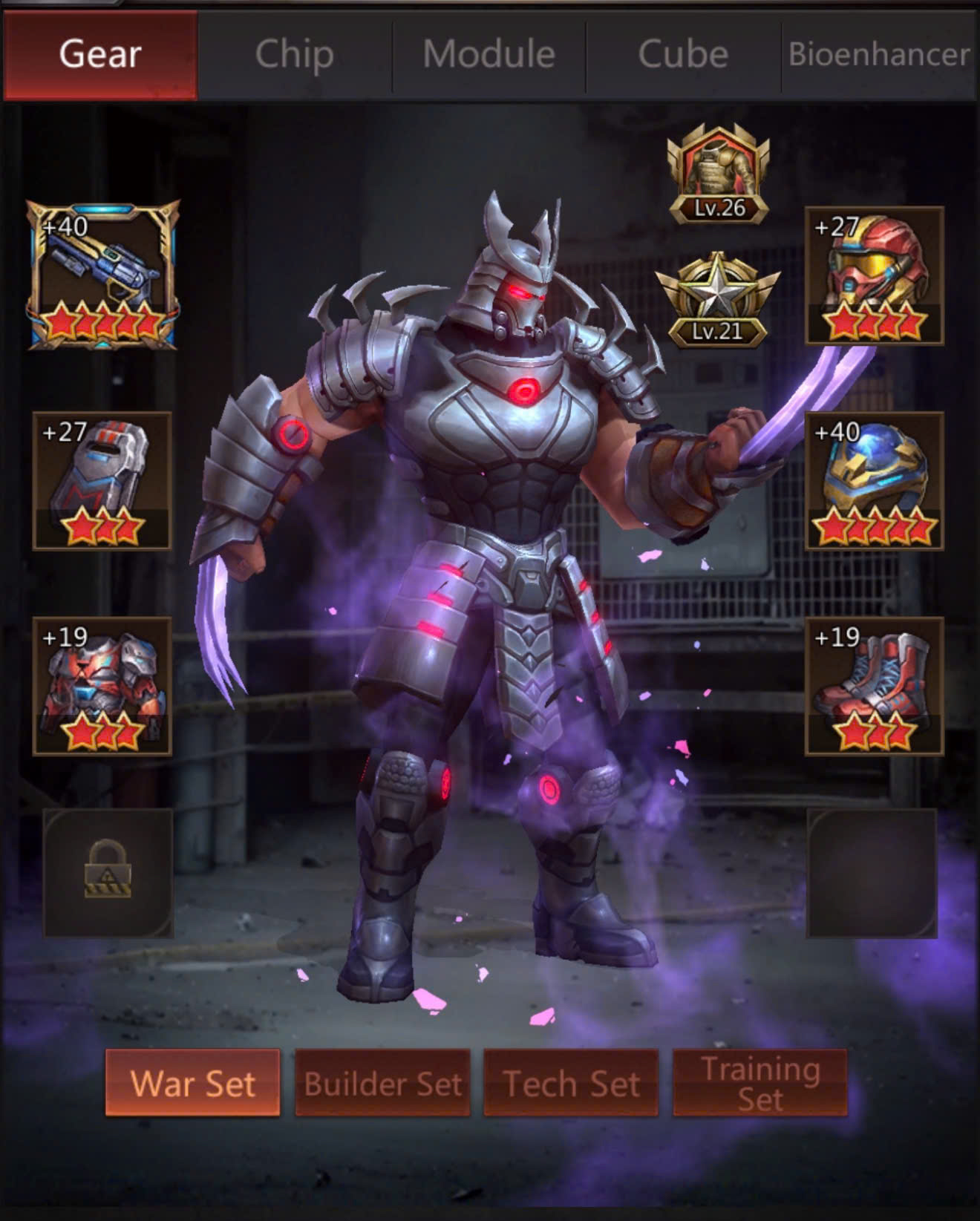Show the Cube tab
Image resolution: width=980 pixels, height=1221 pixels.
[x=683, y=54]
